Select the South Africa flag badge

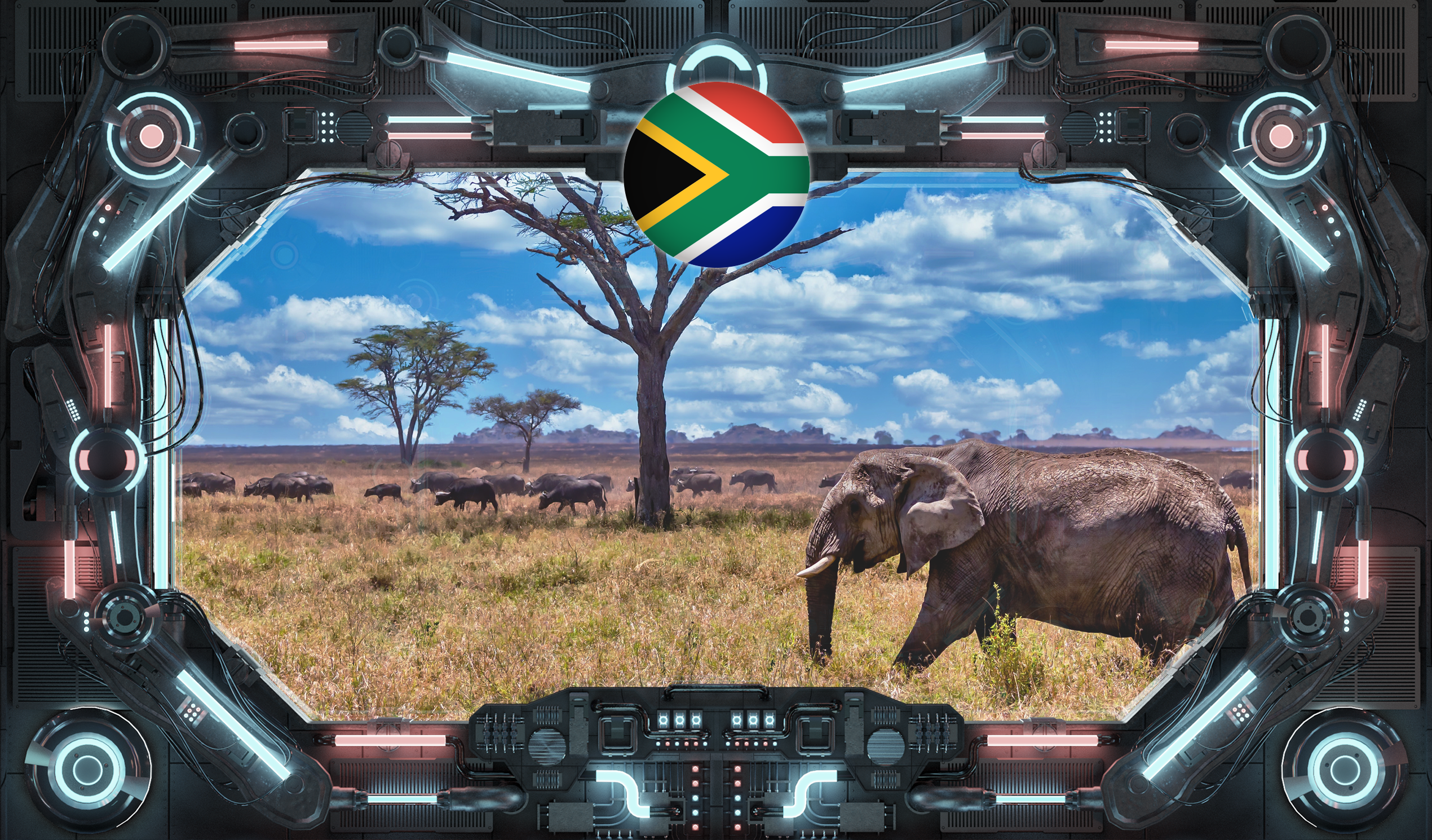(x=716, y=174)
